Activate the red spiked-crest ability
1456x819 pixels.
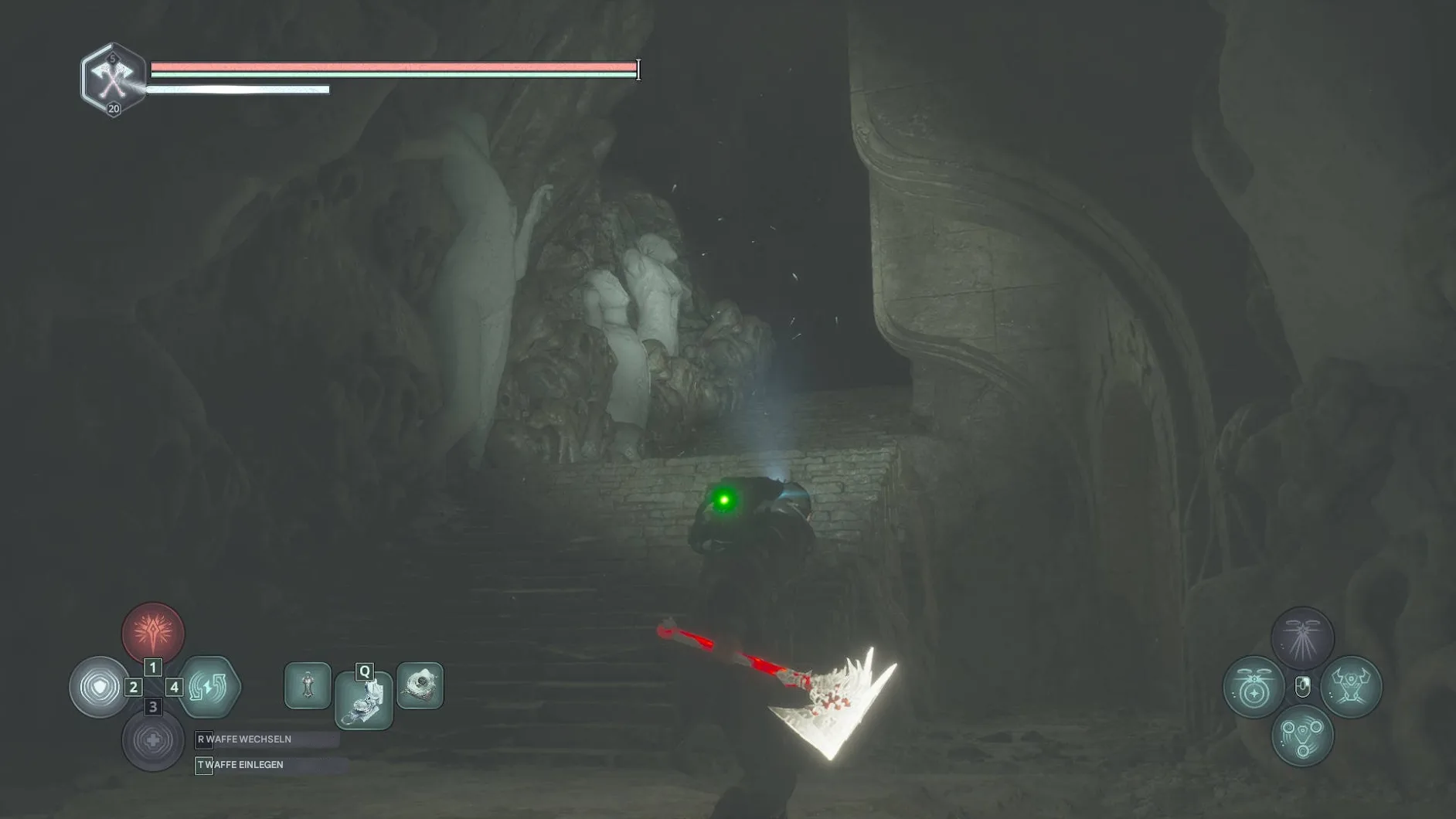point(153,633)
